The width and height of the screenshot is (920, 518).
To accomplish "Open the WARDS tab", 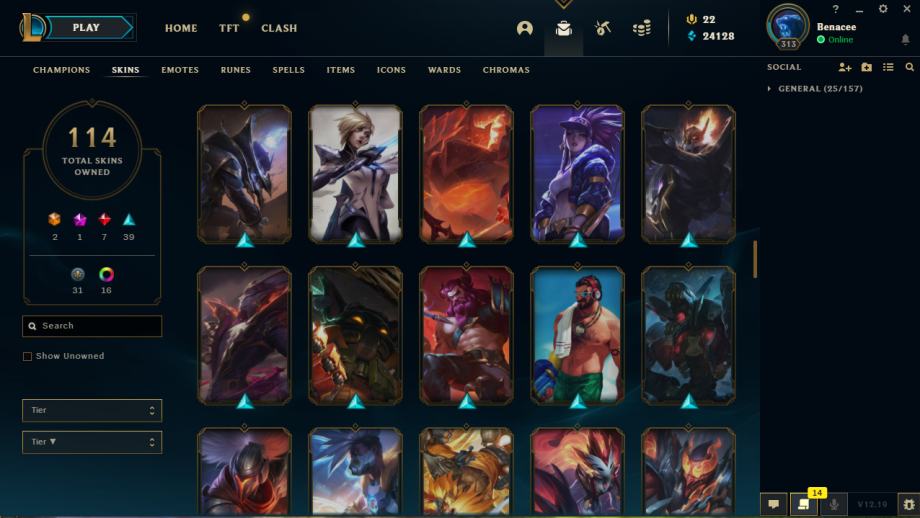I will [x=444, y=70].
